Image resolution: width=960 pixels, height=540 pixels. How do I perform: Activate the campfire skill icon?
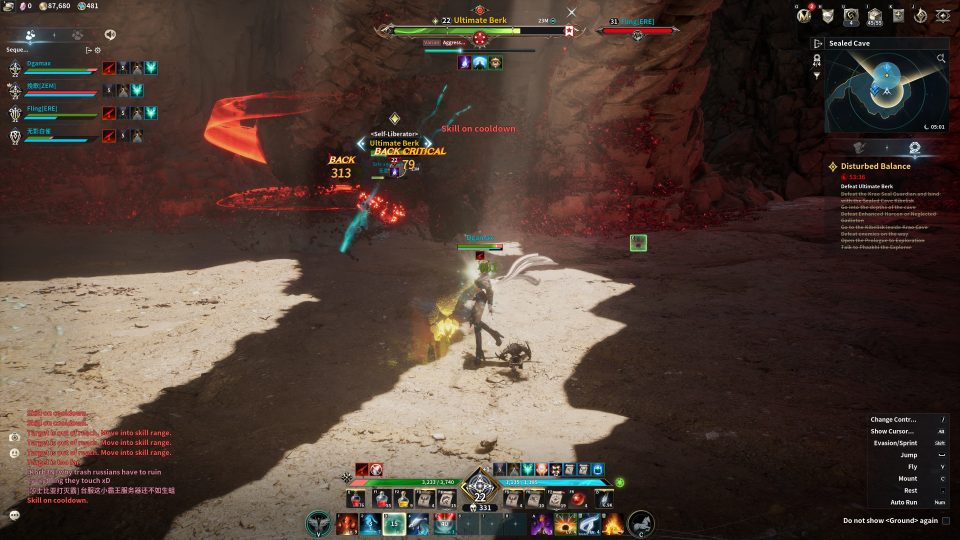click(x=613, y=523)
